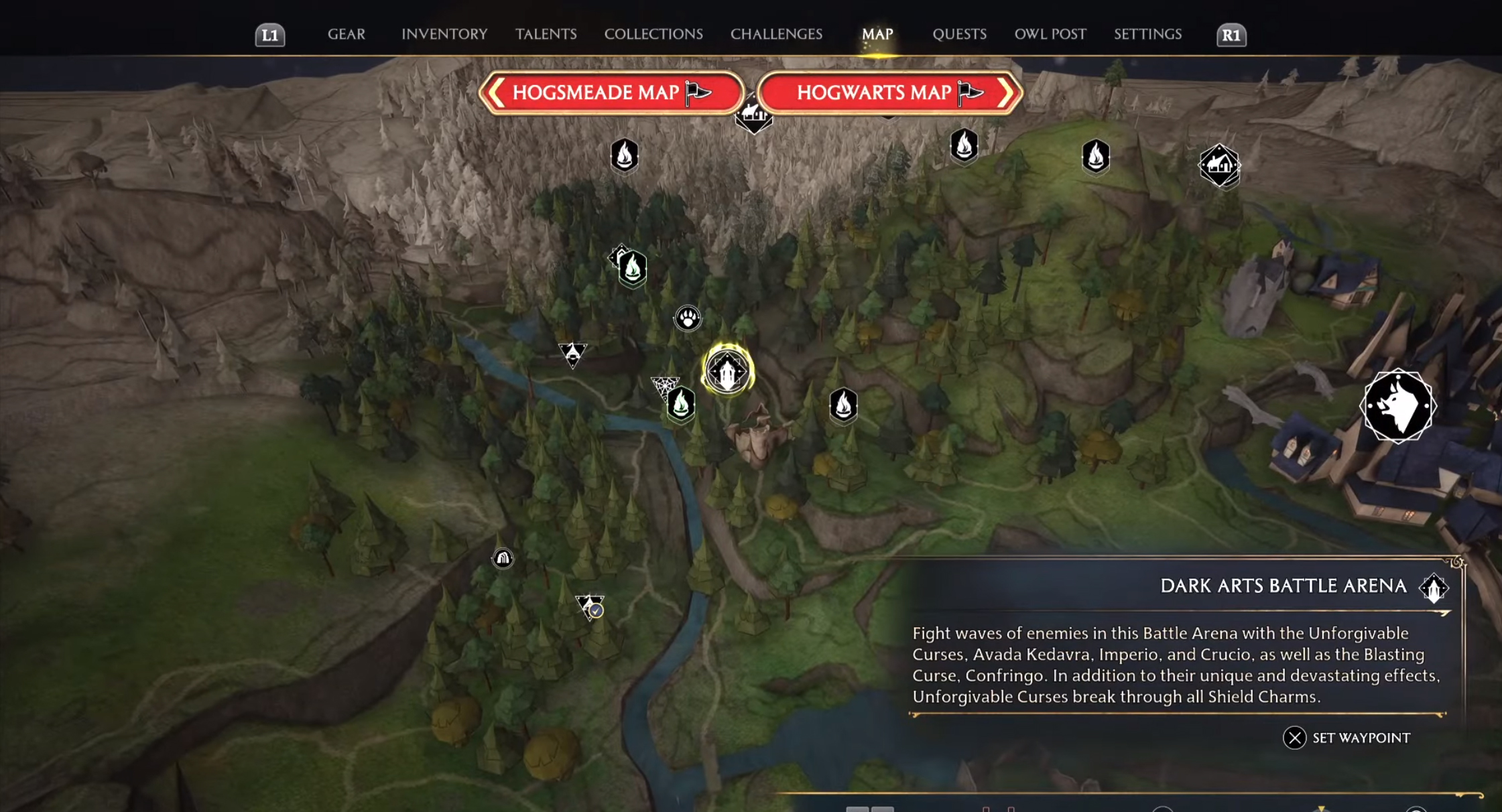Open the Hogsmeade Map

tap(611, 93)
